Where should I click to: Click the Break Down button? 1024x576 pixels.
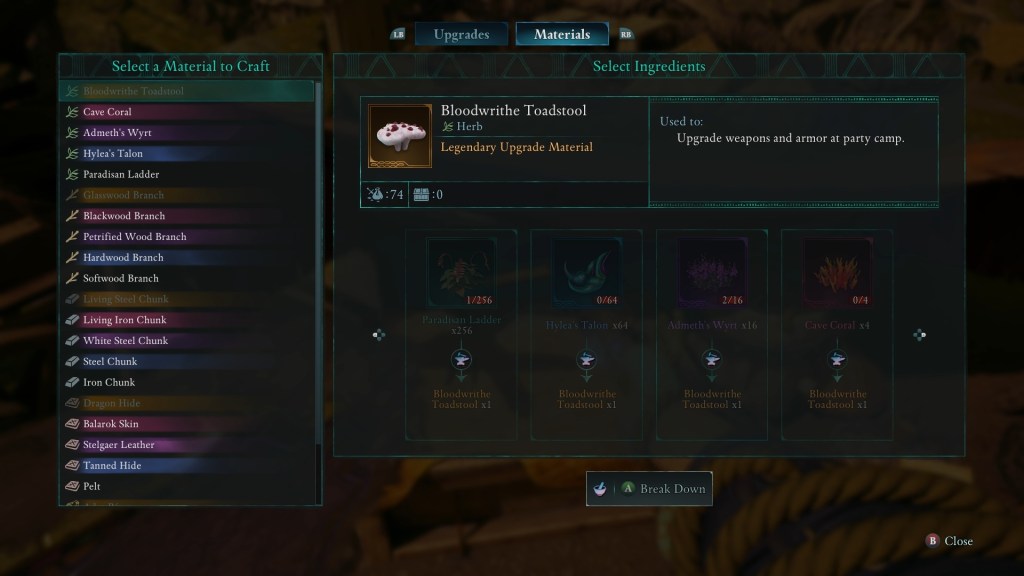pyautogui.click(x=649, y=489)
